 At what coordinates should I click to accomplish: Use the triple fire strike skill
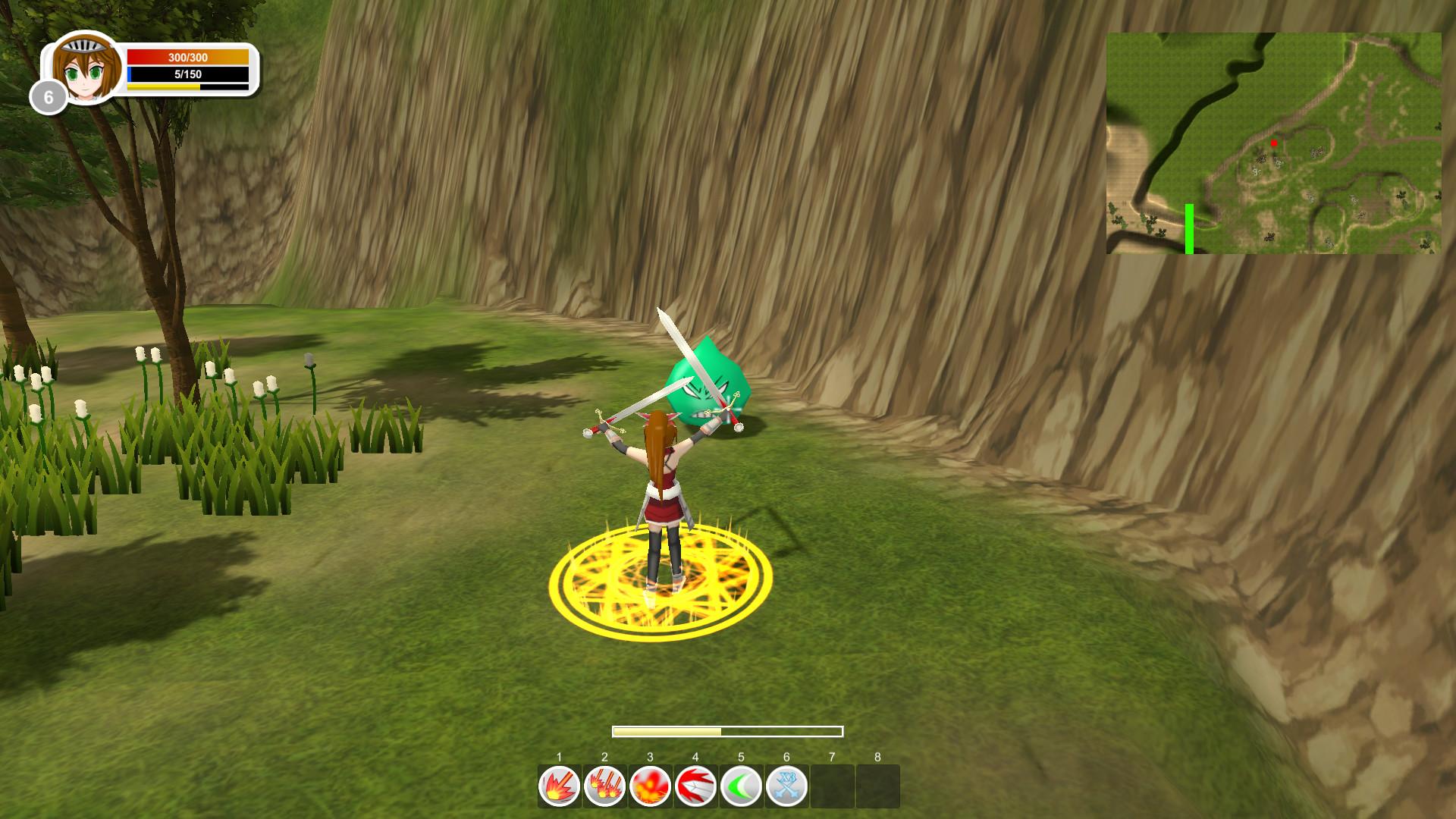605,786
